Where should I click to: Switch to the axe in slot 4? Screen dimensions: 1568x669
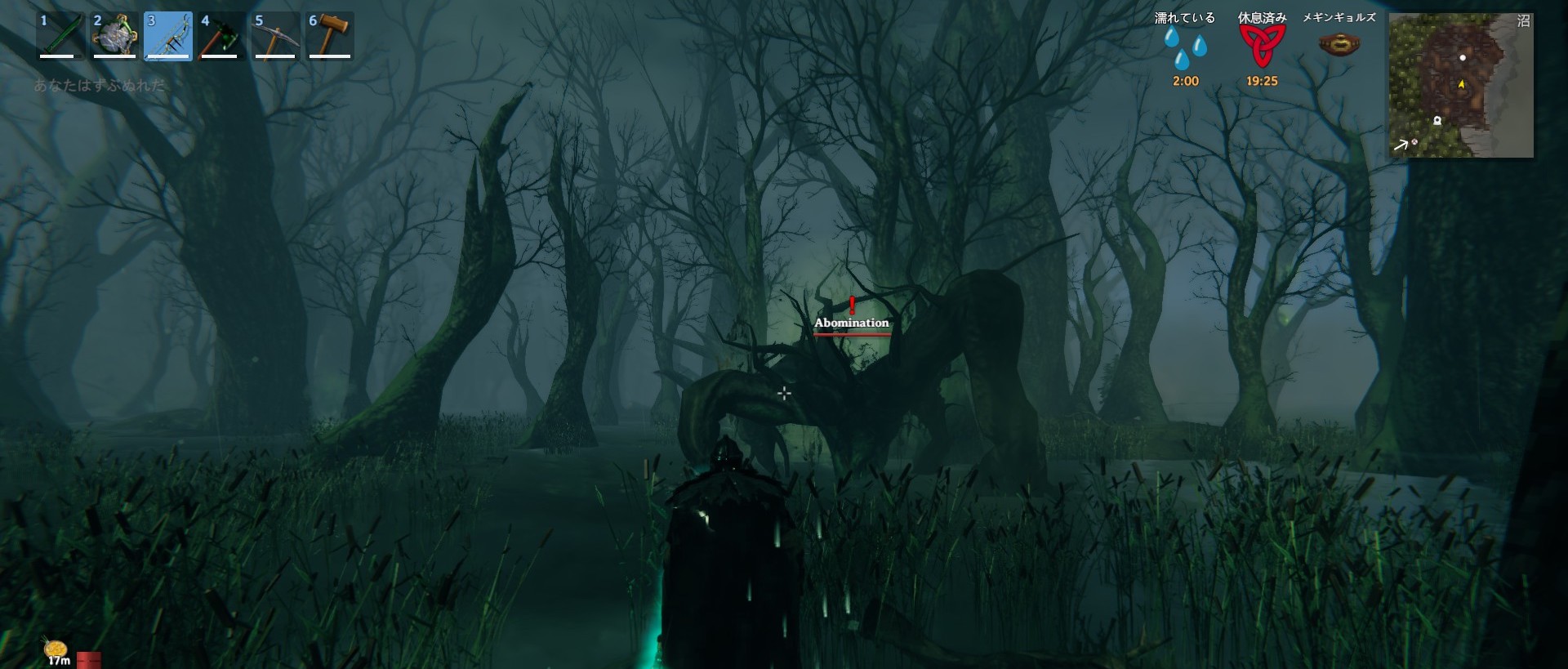(x=220, y=35)
